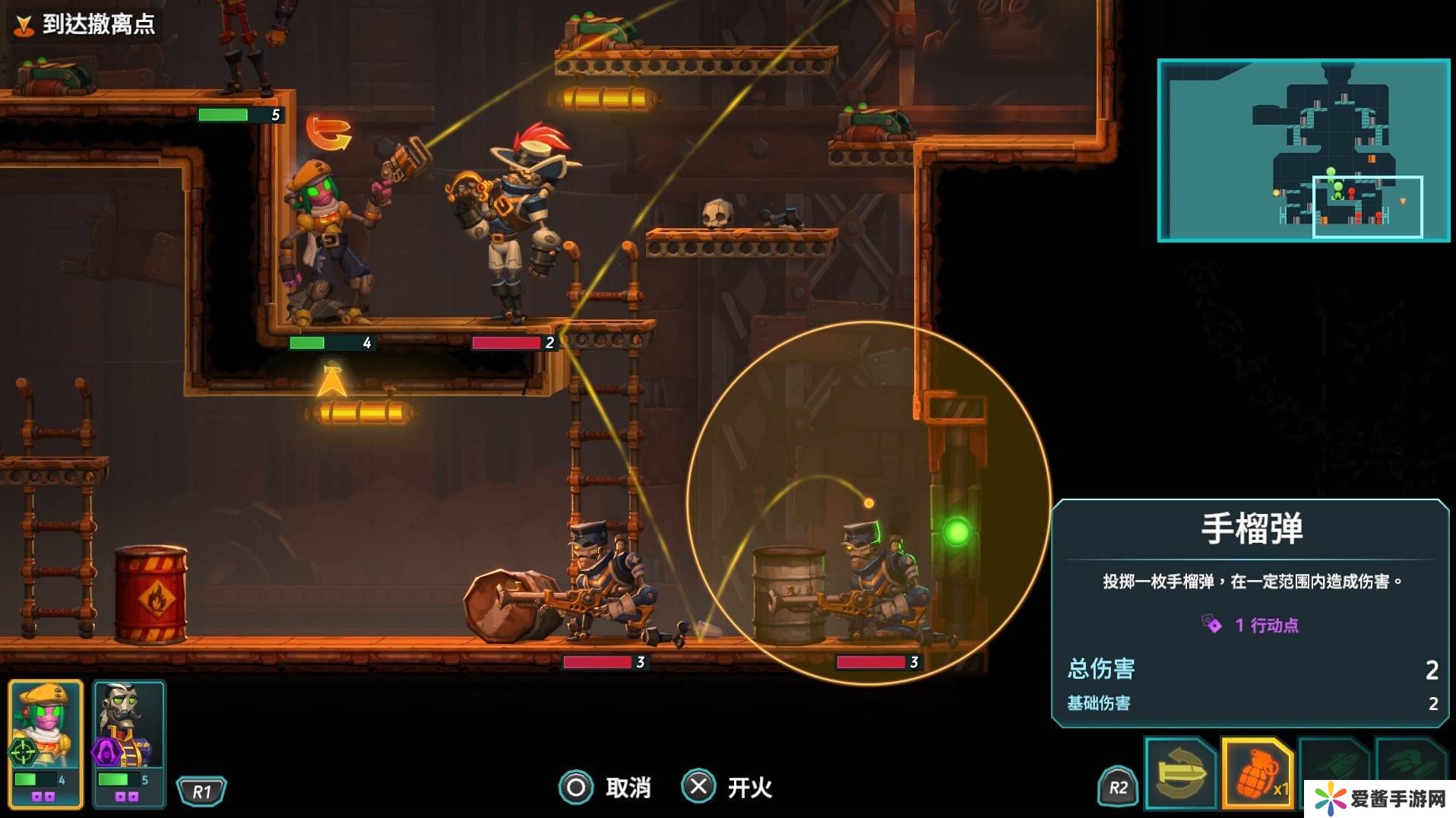Select the yellow-hat crew member portrait
The width and height of the screenshot is (1456, 818).
[x=46, y=742]
